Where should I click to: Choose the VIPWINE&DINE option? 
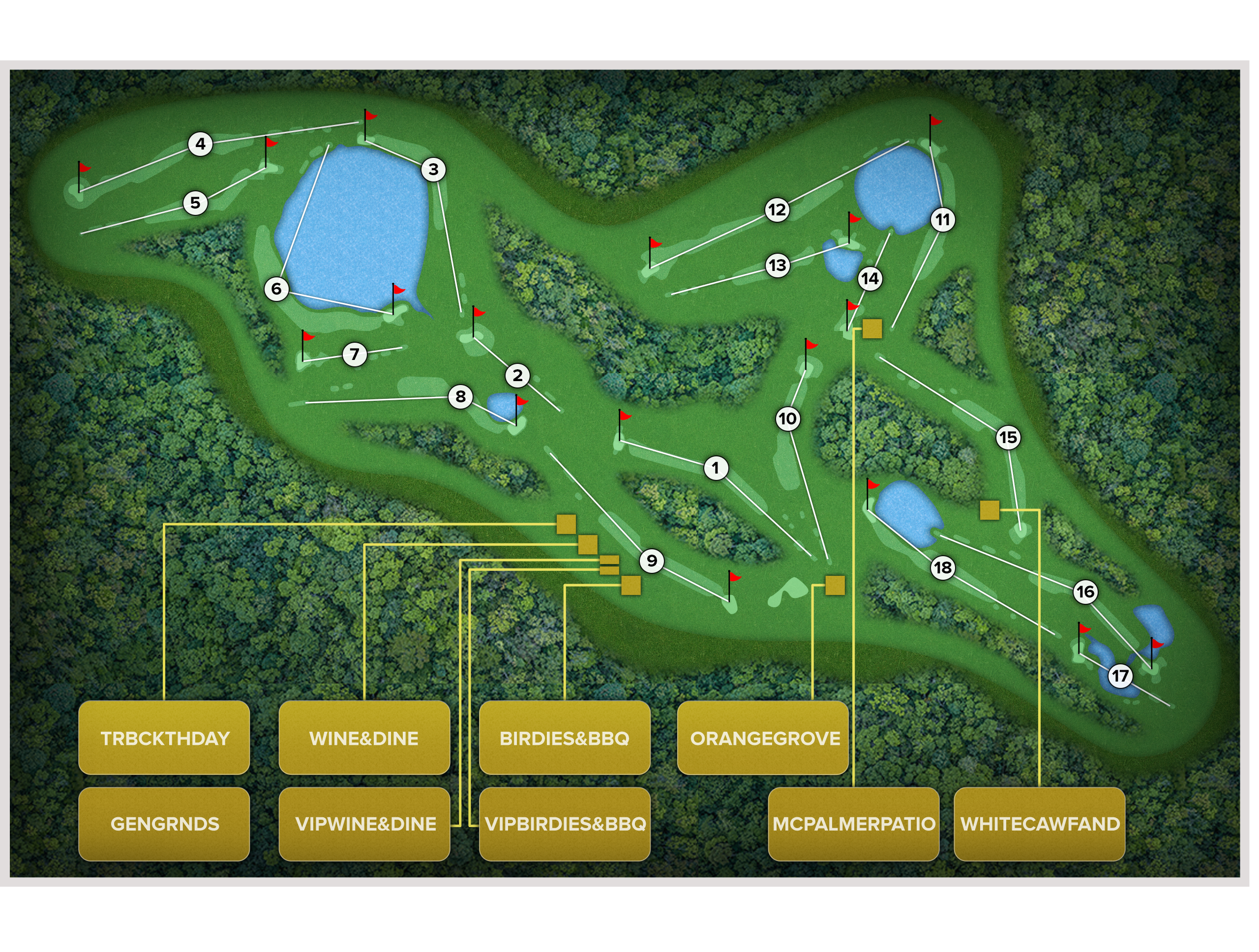pos(364,823)
